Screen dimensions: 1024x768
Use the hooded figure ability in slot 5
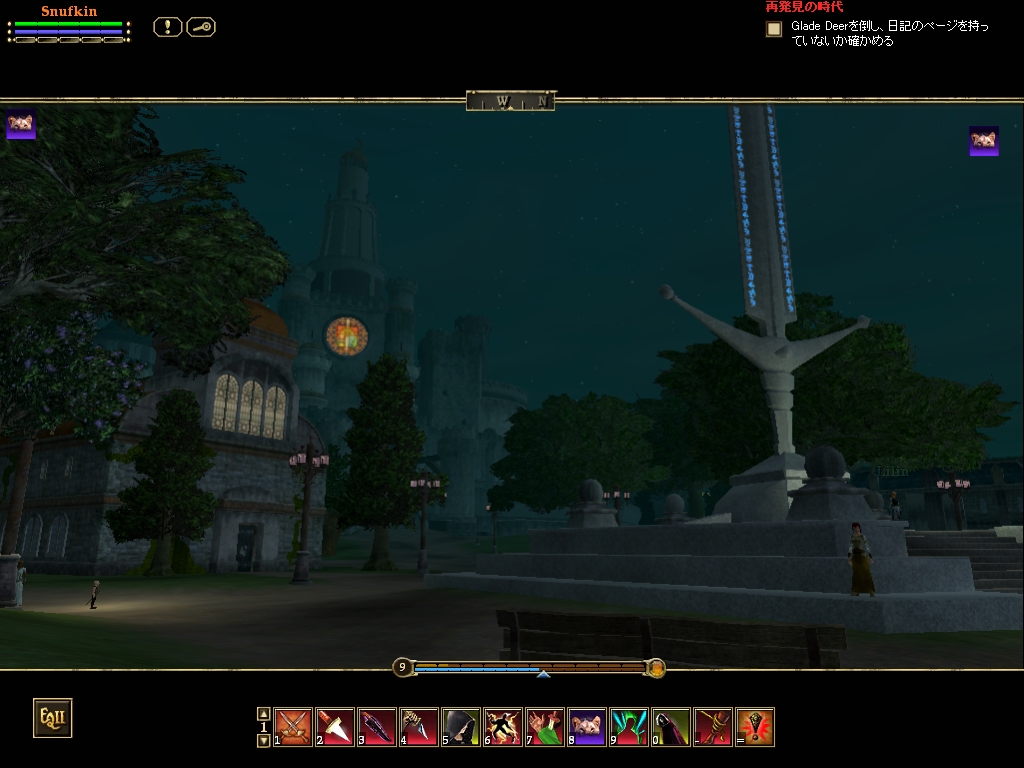(x=462, y=727)
